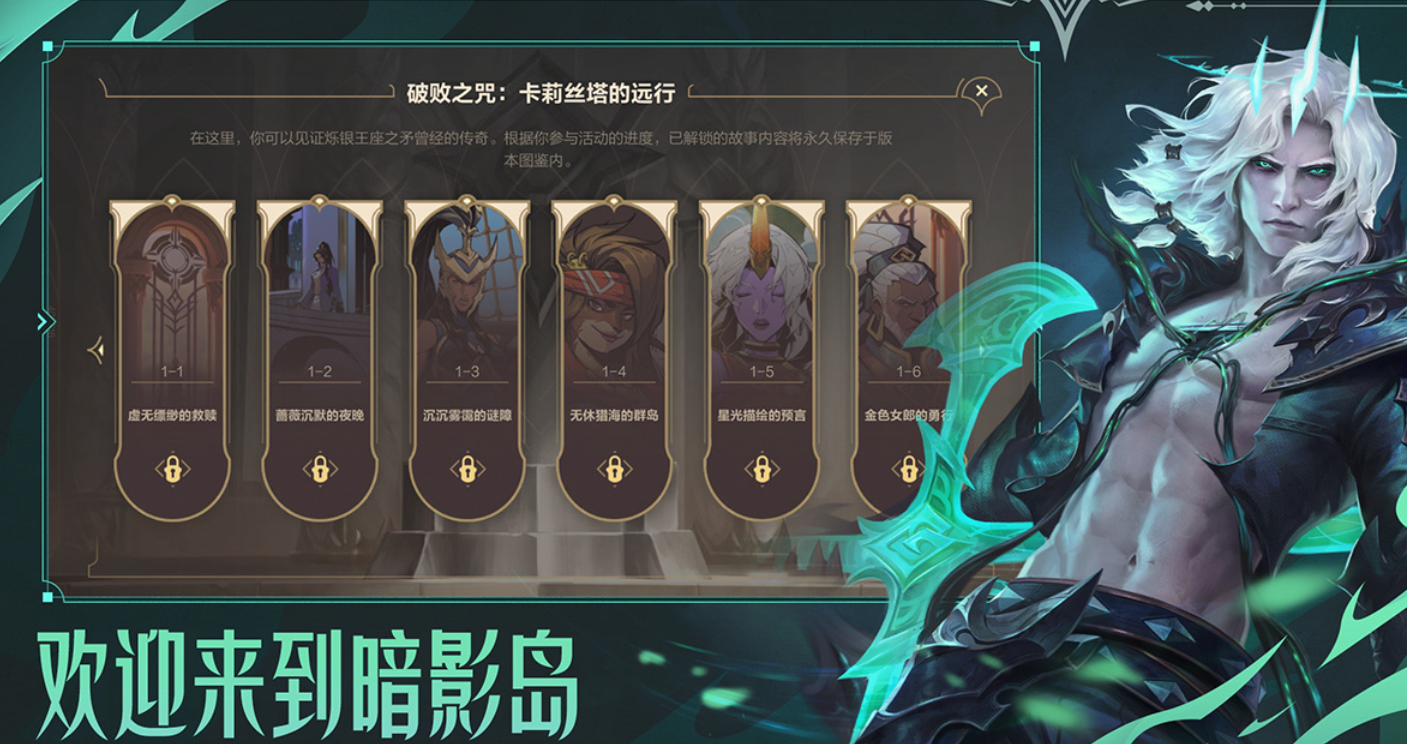Click the lock icon on chapter 1-6
This screenshot has height=744, width=1407.
click(x=906, y=469)
